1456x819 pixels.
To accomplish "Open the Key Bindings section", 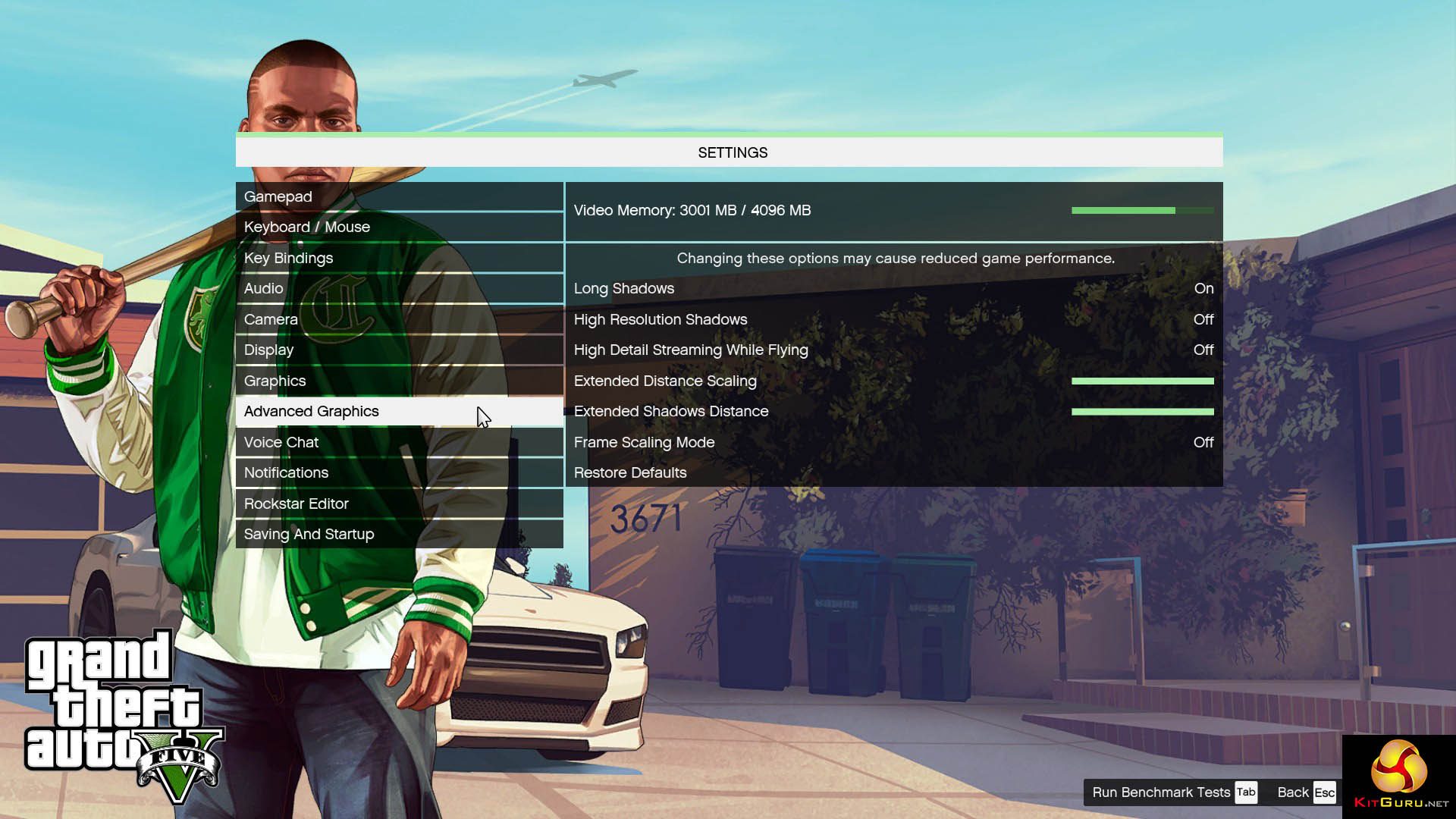I will tap(399, 258).
